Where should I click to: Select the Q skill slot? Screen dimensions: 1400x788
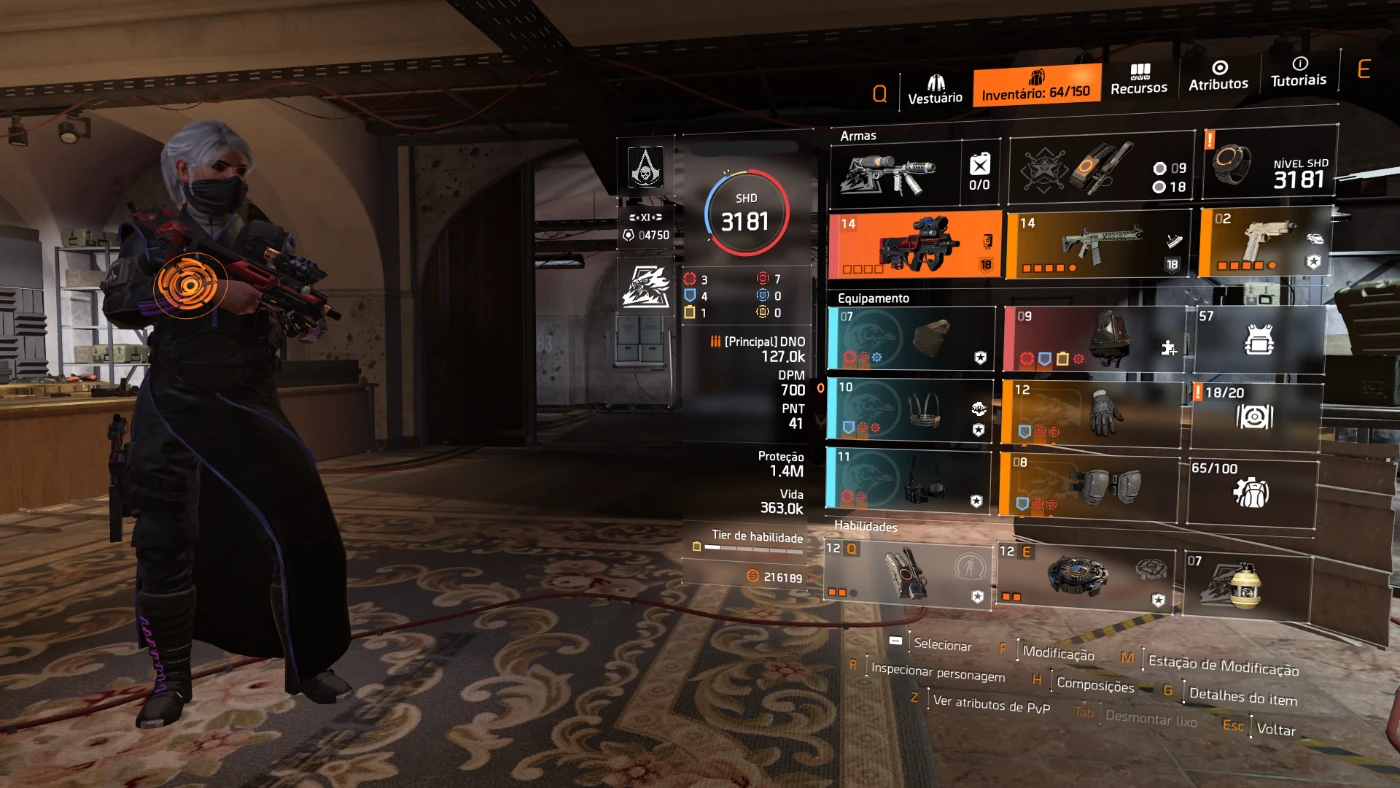(x=908, y=573)
